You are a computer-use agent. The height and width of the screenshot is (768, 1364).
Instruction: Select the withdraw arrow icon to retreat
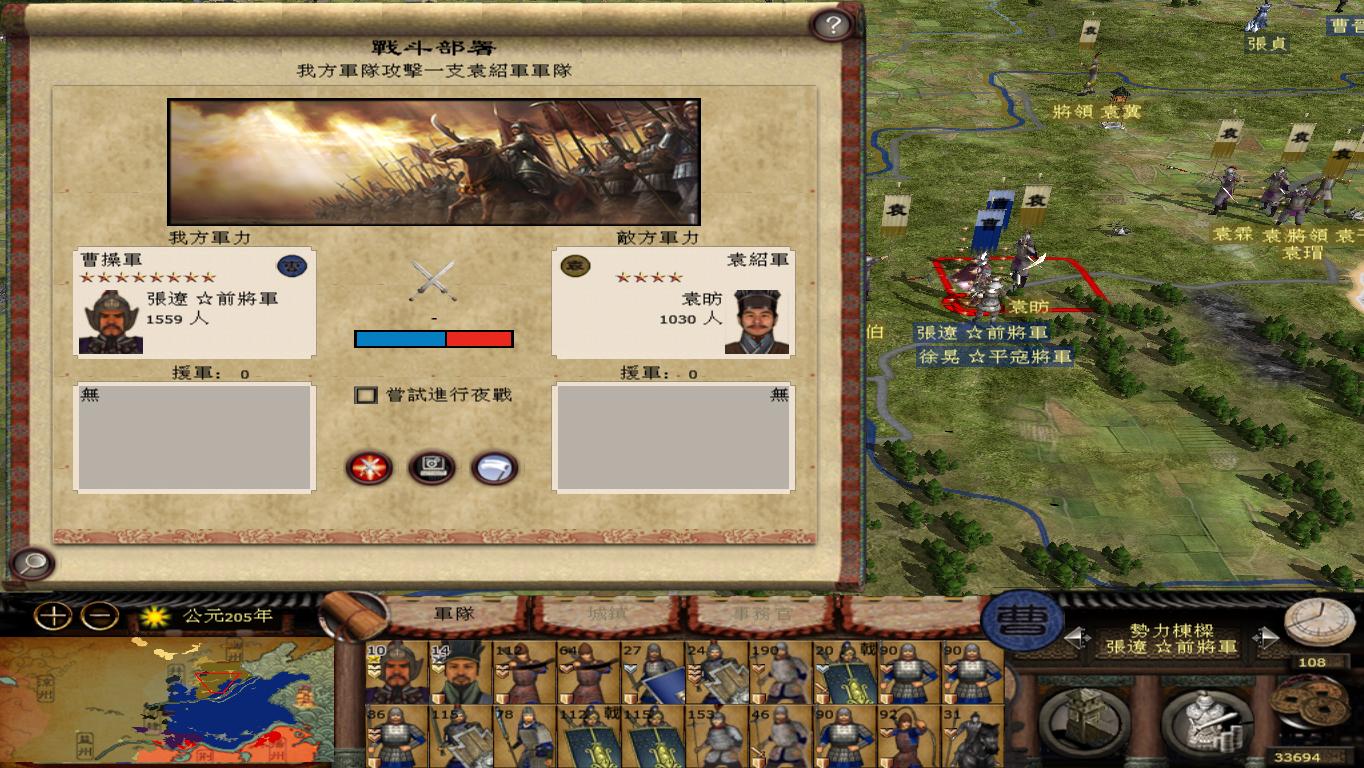tap(492, 468)
